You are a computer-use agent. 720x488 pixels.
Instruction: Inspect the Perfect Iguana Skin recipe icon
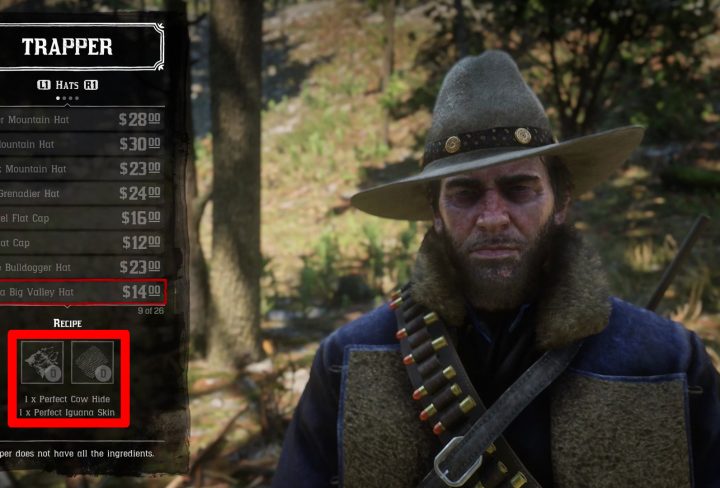pos(92,362)
